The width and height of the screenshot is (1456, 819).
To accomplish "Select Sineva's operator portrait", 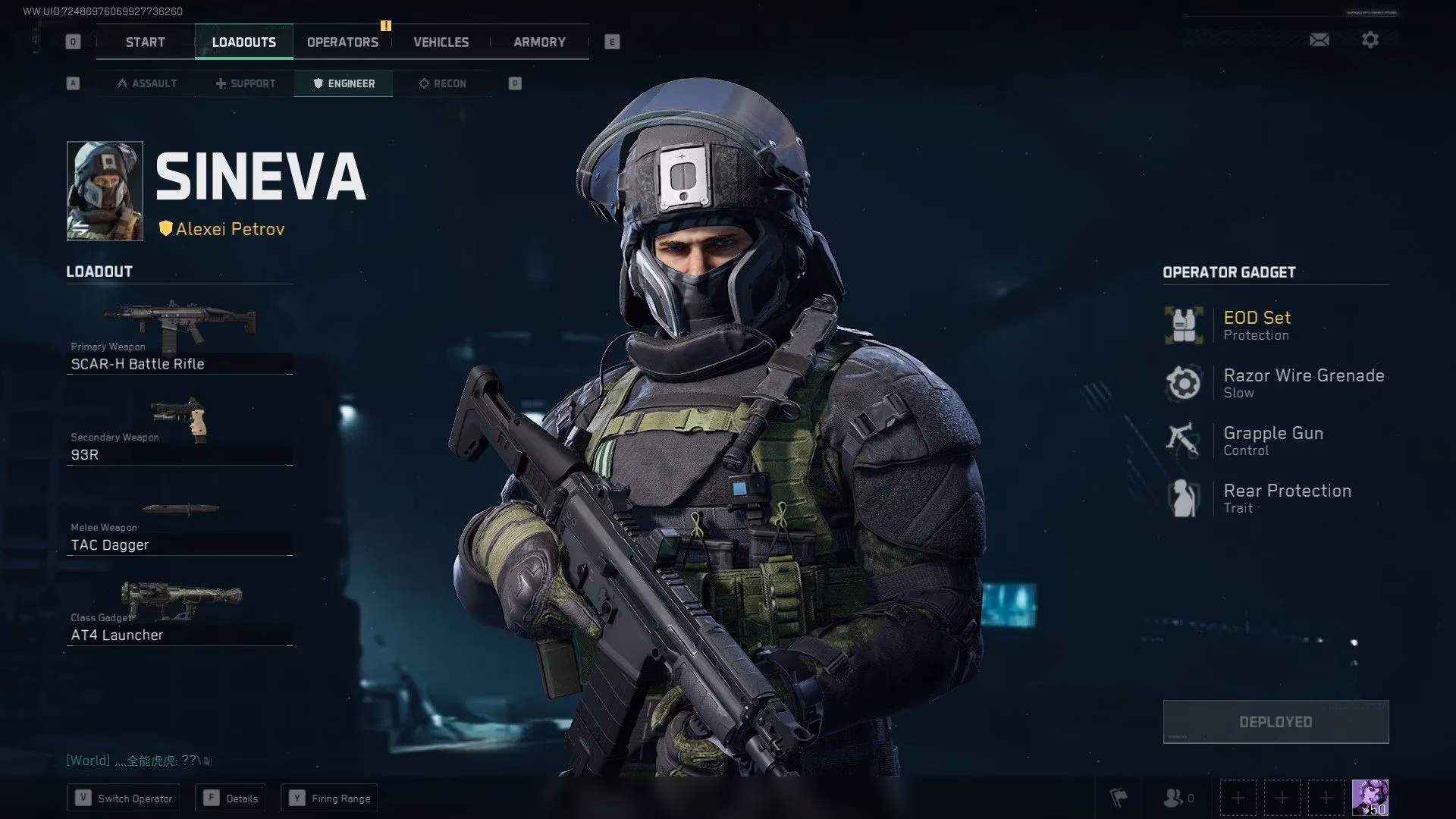I will click(105, 190).
